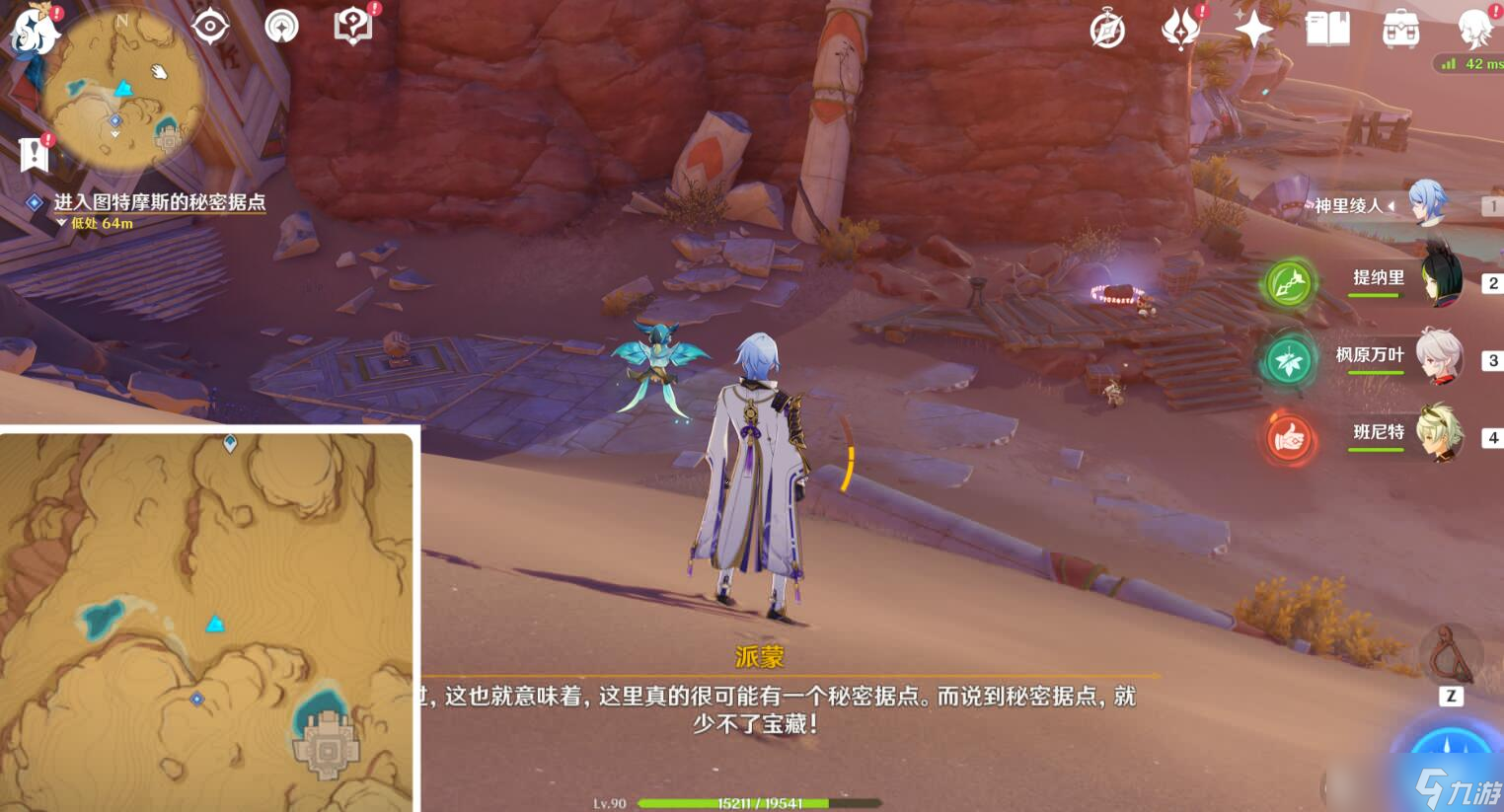This screenshot has height=812, width=1504.
Task: Select 神里绫人 in the party list
Action: [x=1425, y=205]
